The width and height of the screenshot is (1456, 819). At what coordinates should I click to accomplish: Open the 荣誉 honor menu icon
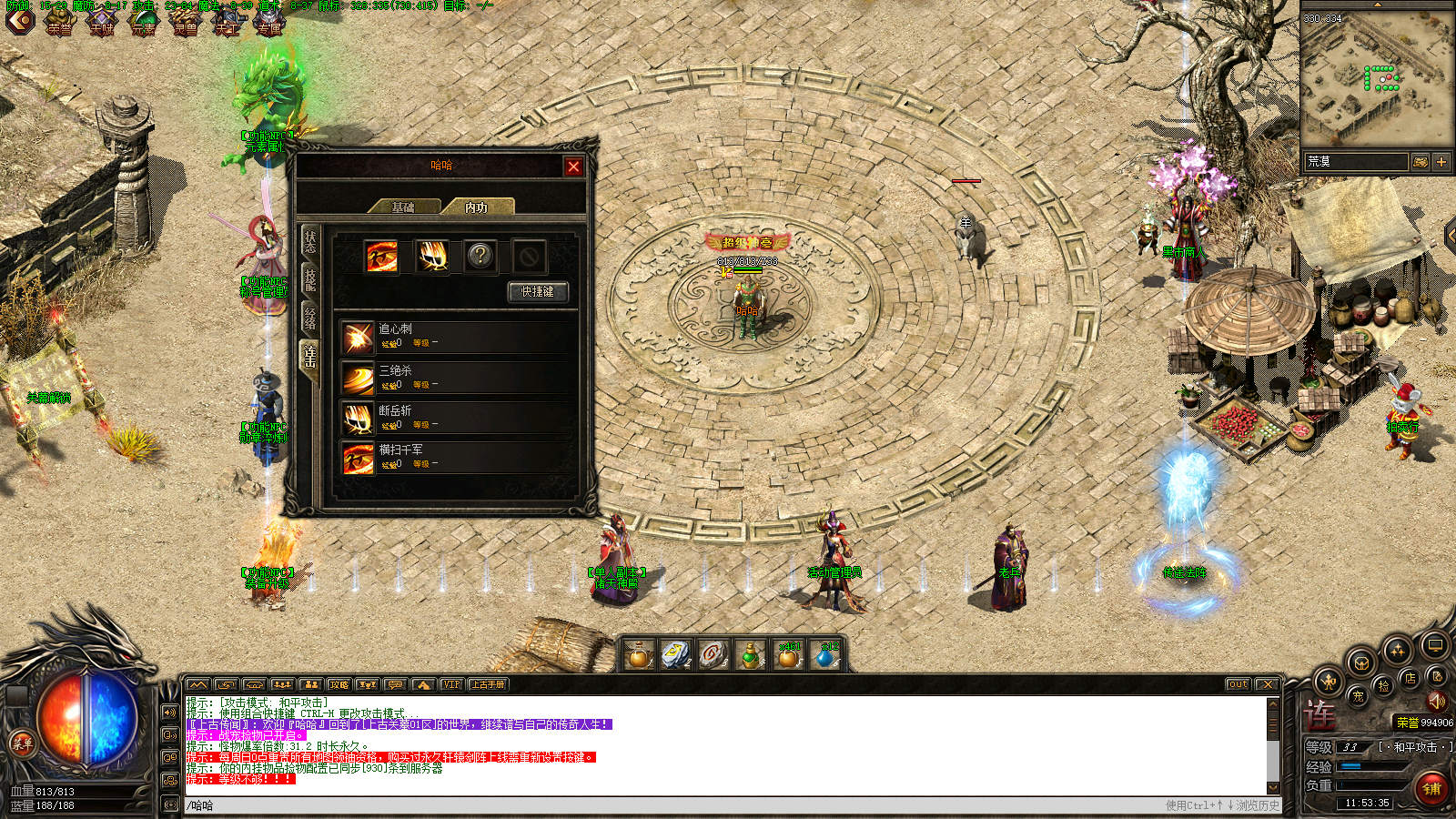click(60, 20)
